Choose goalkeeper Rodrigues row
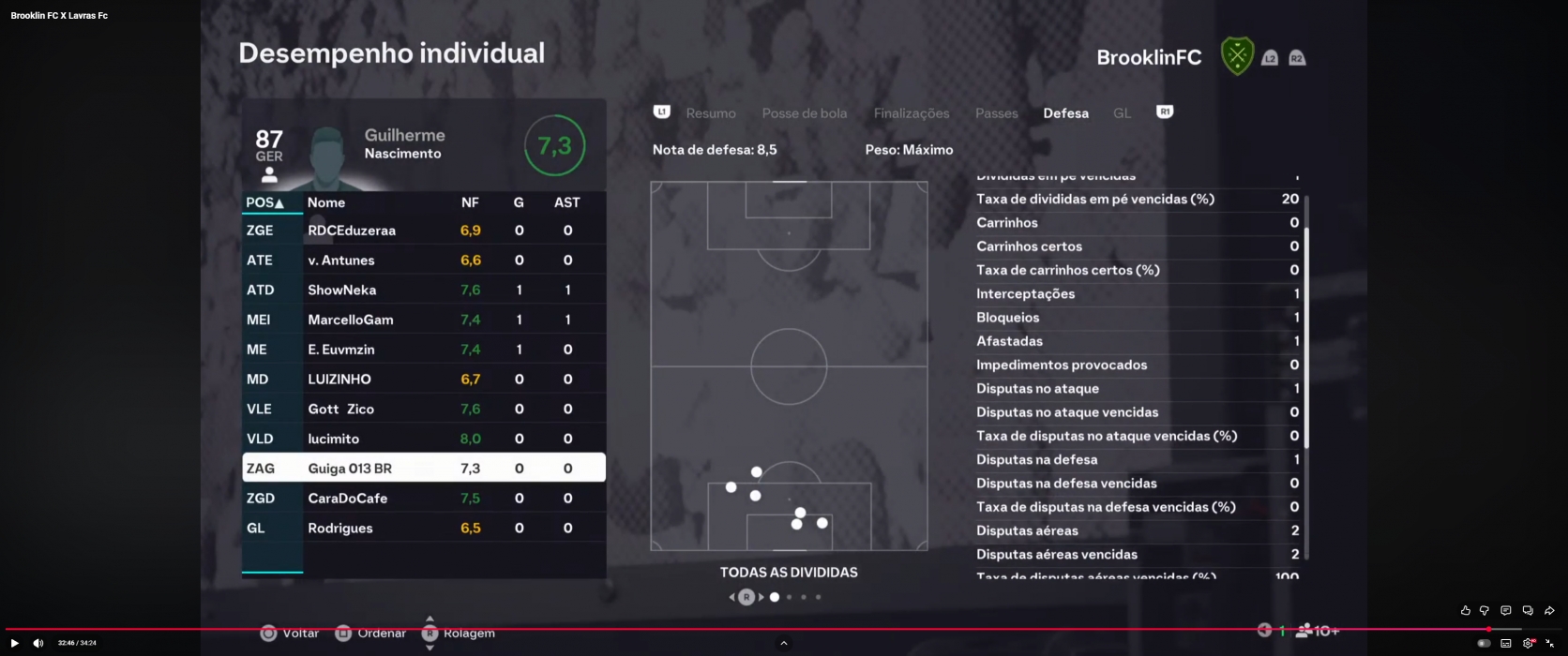This screenshot has width=1568, height=656. pos(423,529)
